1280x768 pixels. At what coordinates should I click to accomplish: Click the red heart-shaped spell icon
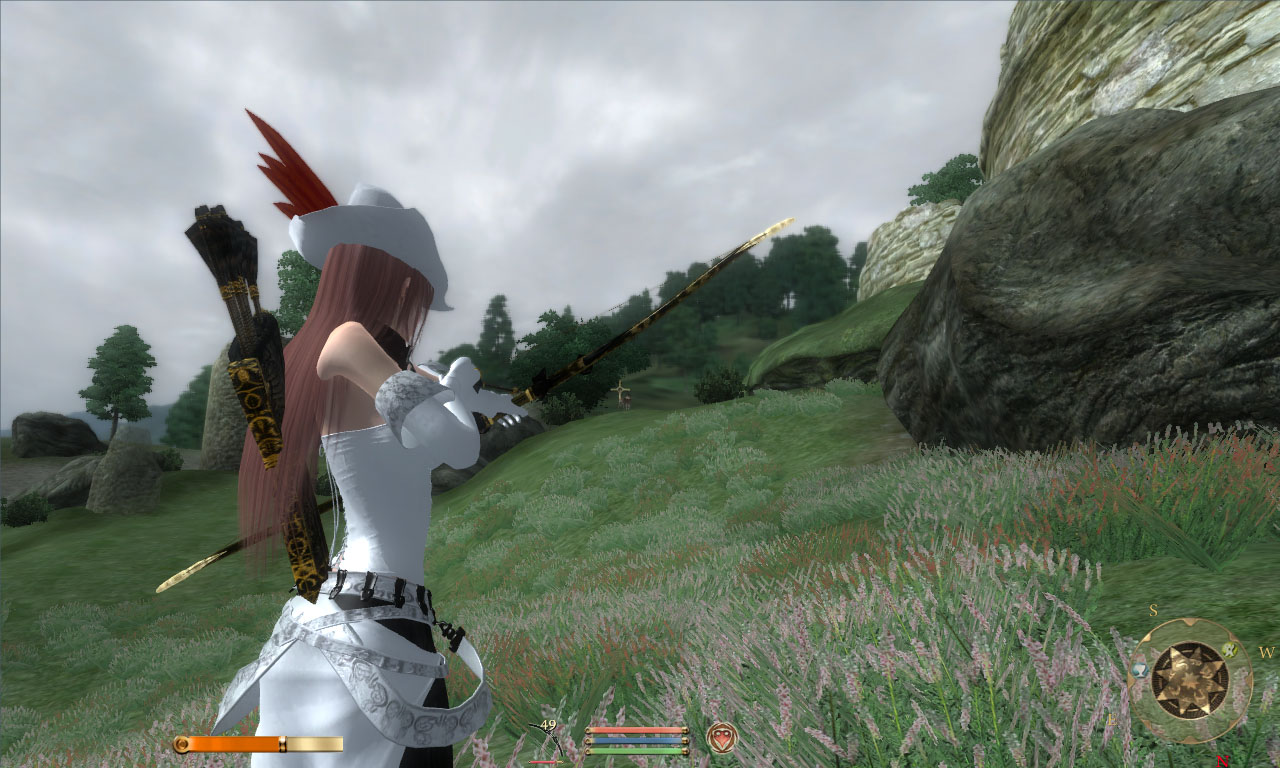[x=721, y=737]
